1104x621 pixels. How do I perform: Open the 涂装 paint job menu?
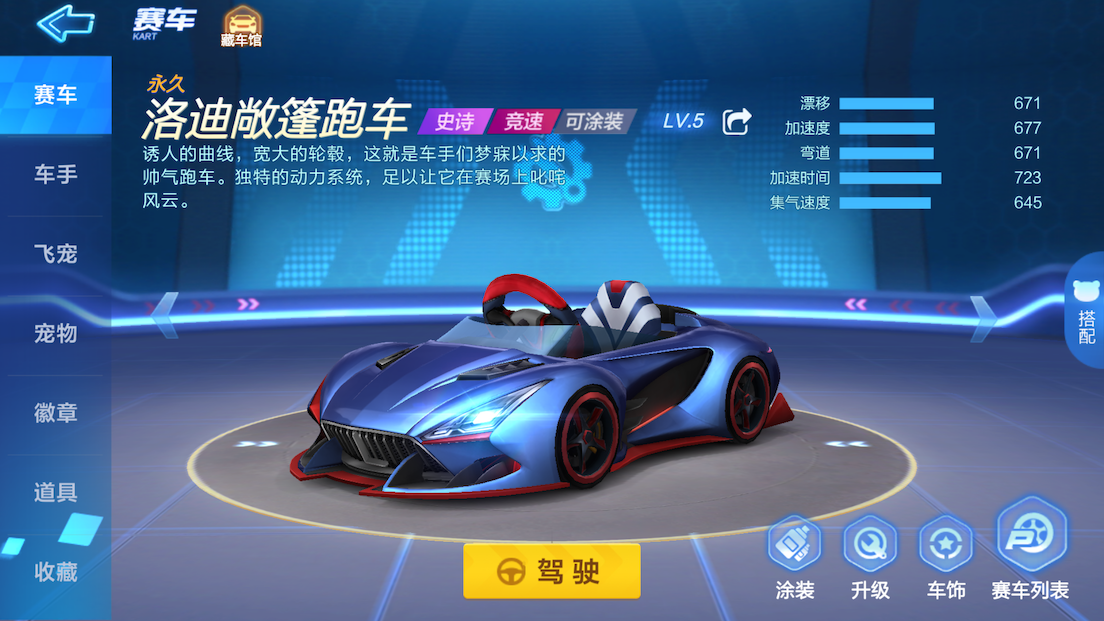[x=795, y=557]
